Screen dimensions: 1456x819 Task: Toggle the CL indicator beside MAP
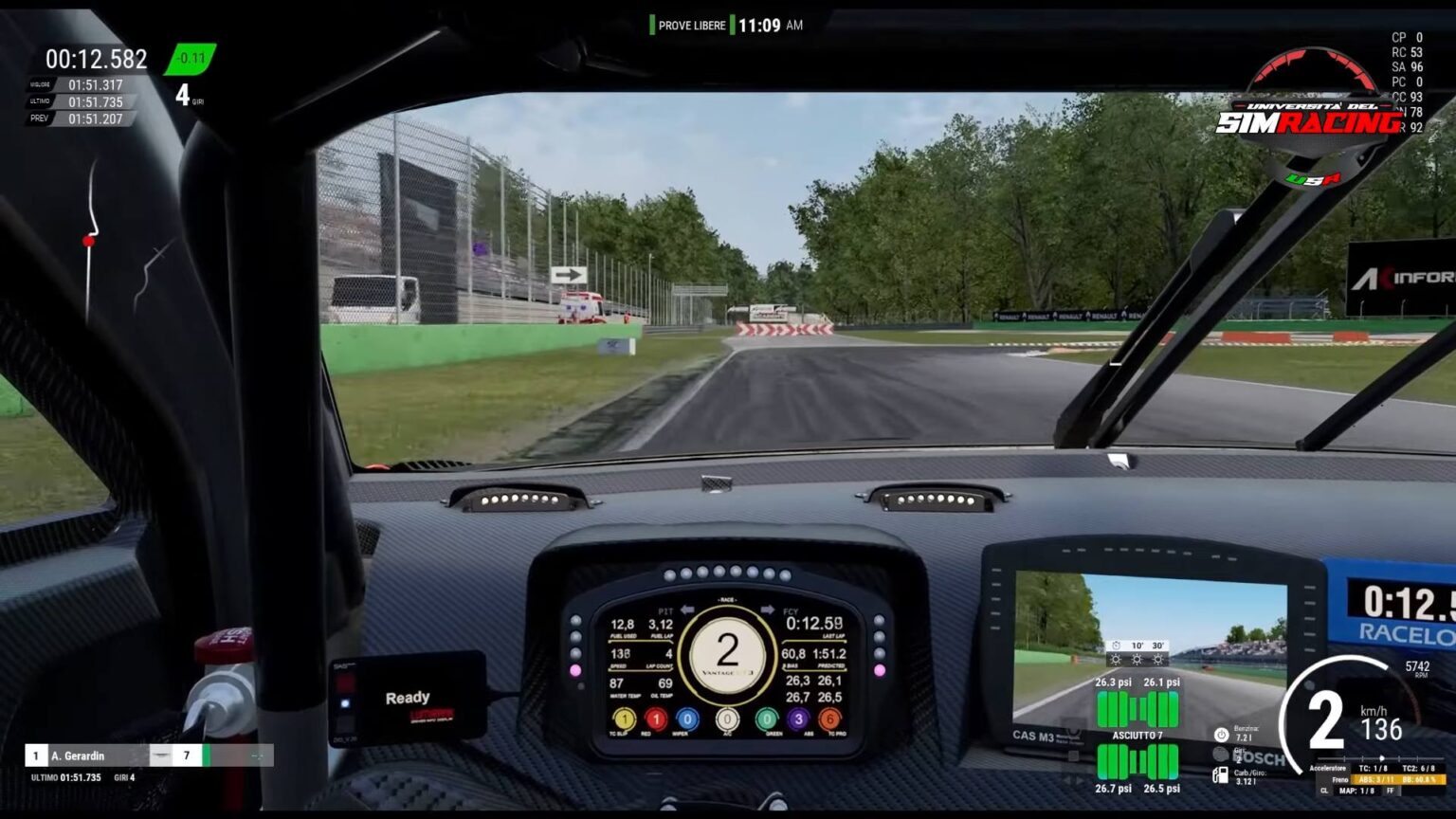coord(1325,791)
